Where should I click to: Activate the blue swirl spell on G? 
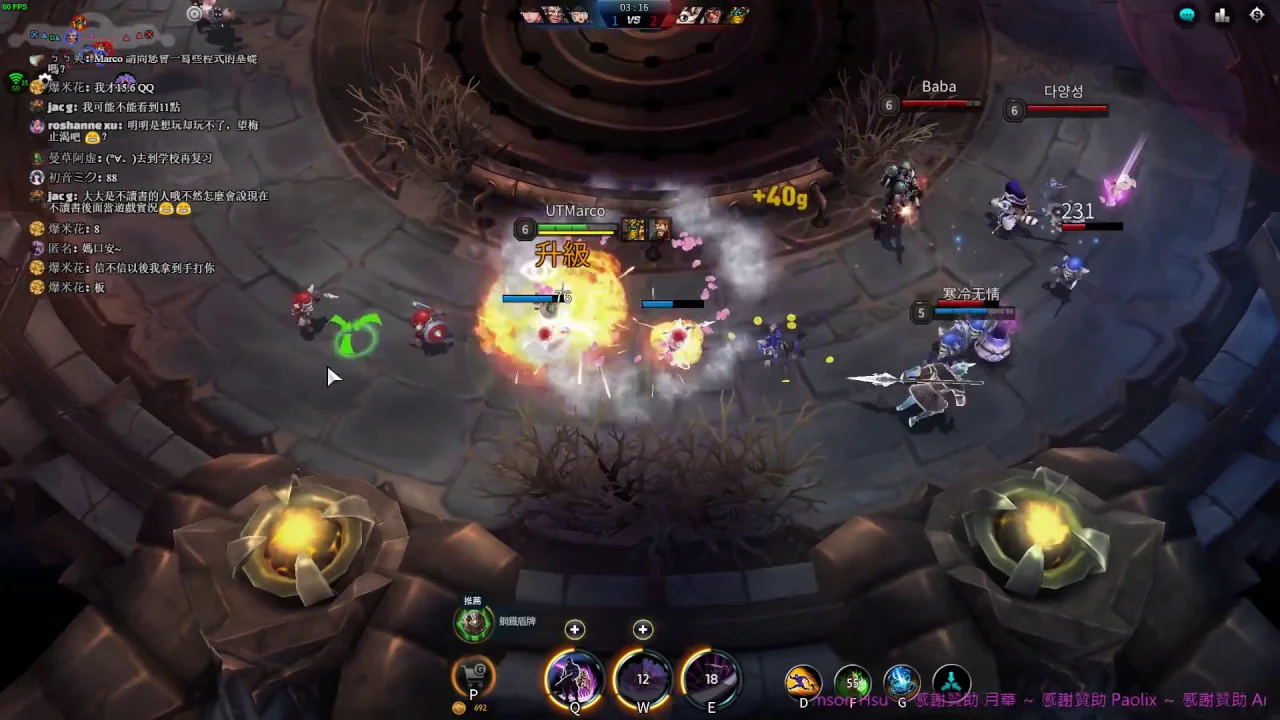pos(901,683)
